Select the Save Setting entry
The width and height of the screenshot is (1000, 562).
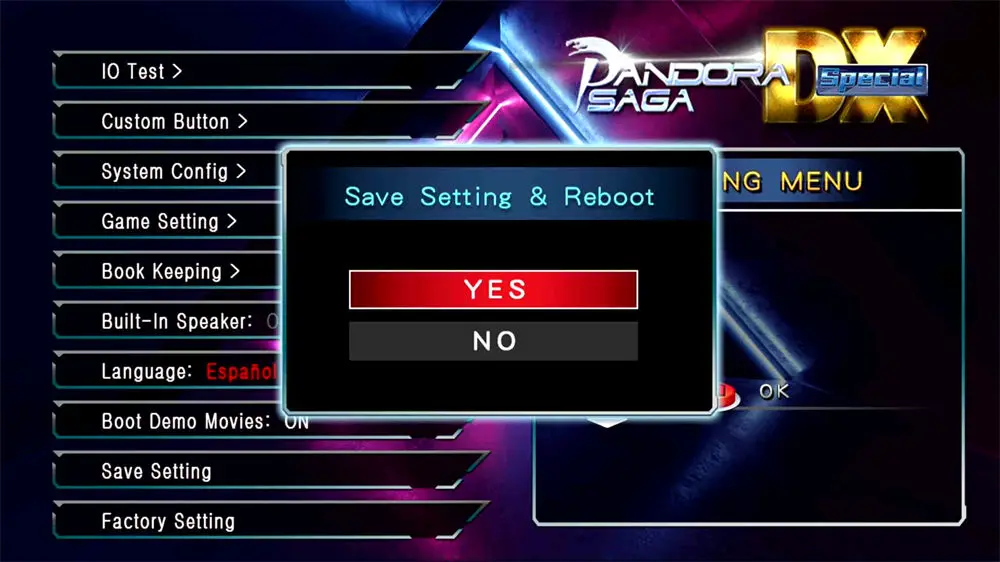156,472
